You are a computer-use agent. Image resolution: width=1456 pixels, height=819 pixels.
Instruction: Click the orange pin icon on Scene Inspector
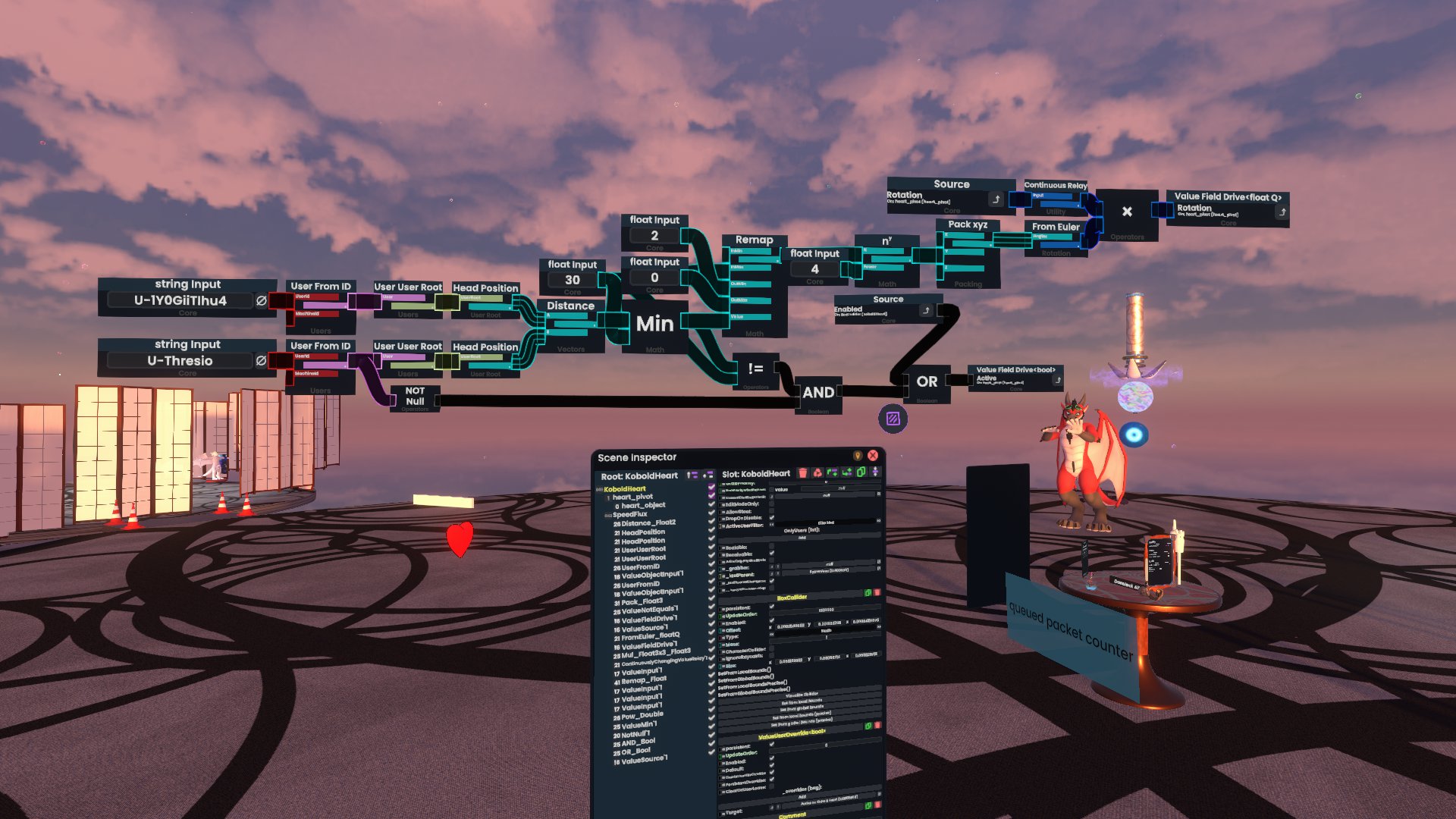(858, 456)
